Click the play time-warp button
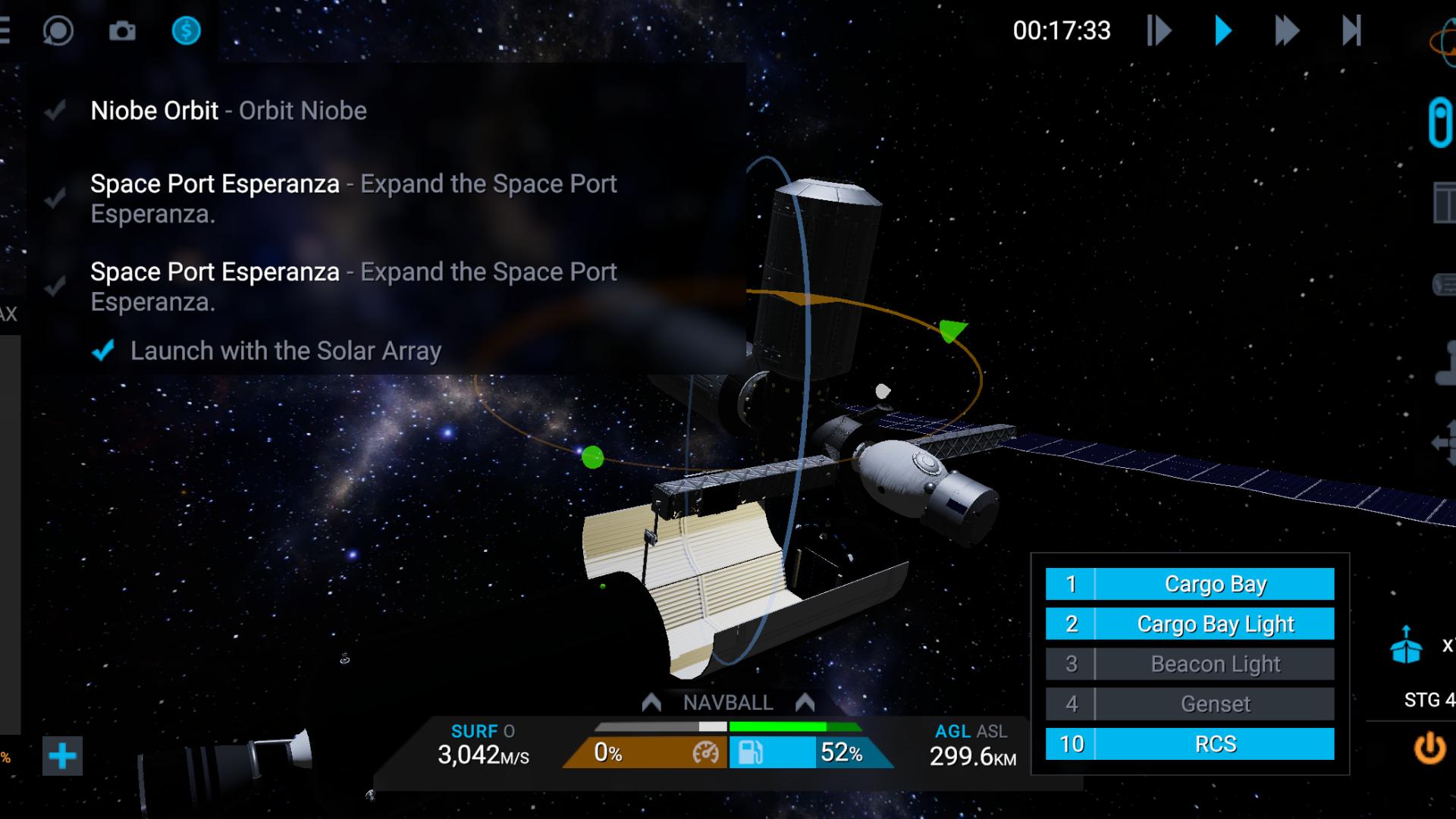 (1222, 31)
